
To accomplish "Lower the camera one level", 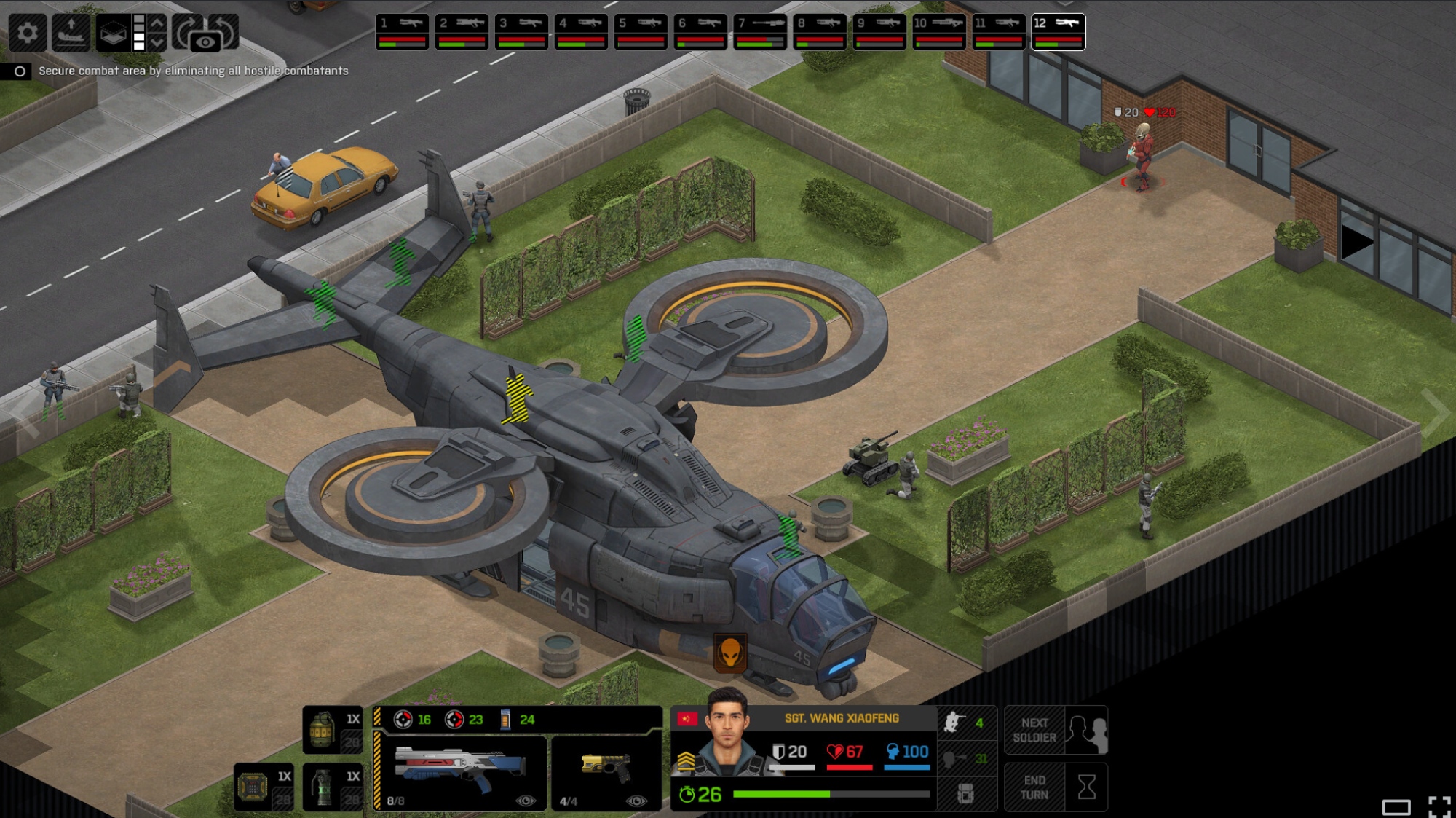I will coord(157,42).
